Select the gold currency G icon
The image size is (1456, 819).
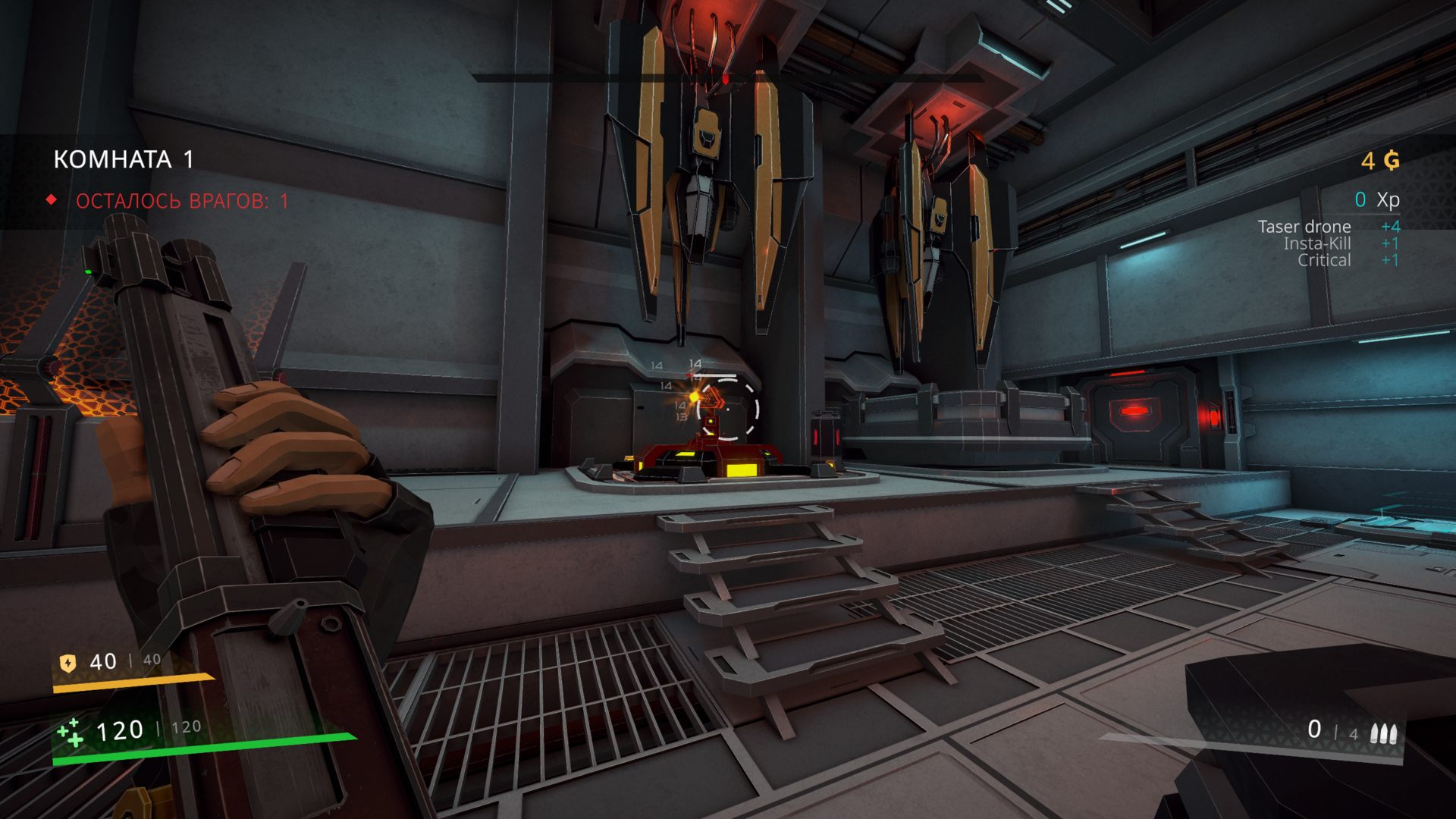pos(1392,161)
